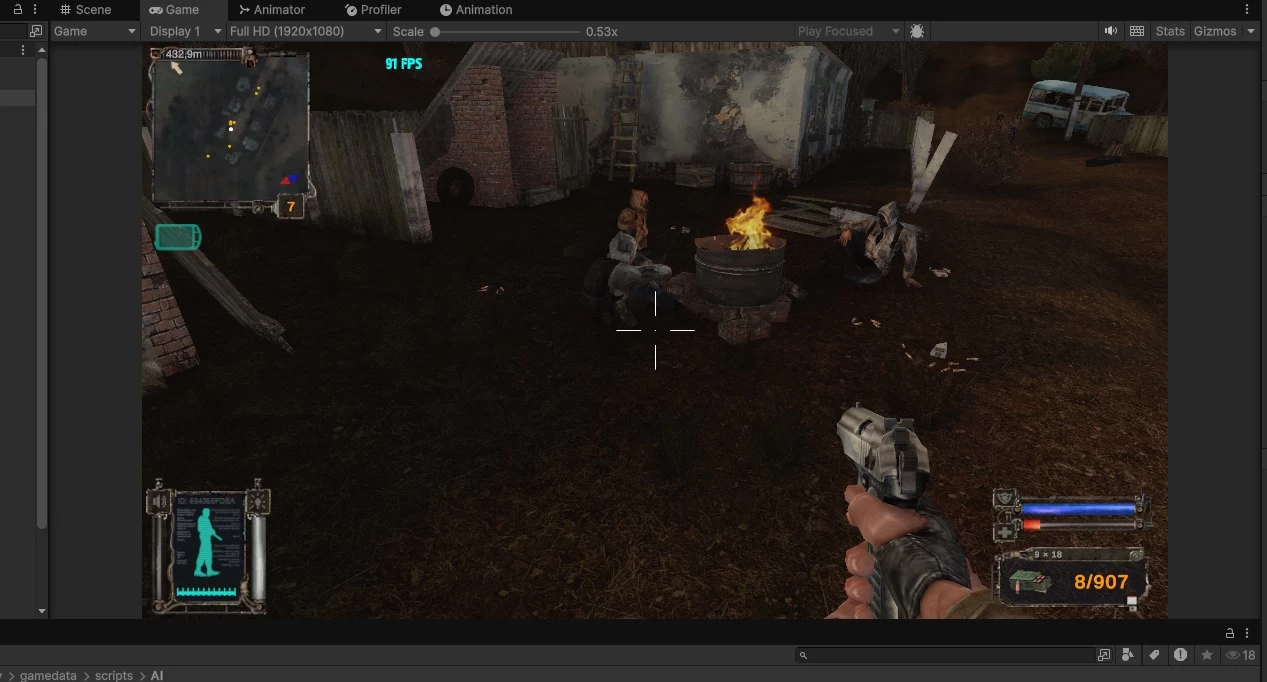Select the walking stalker posture display

(209, 544)
